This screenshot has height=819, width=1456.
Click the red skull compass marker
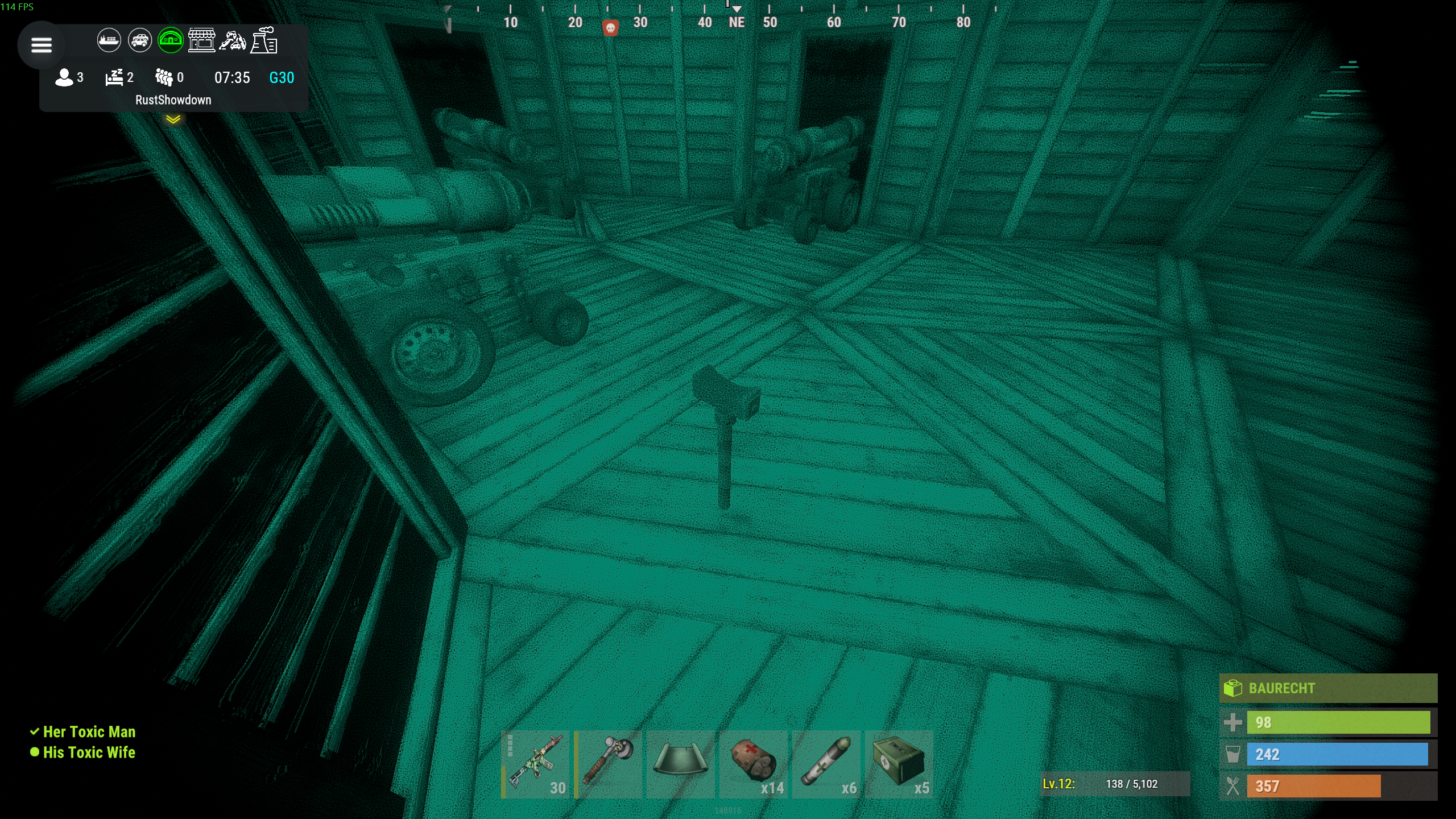[610, 27]
